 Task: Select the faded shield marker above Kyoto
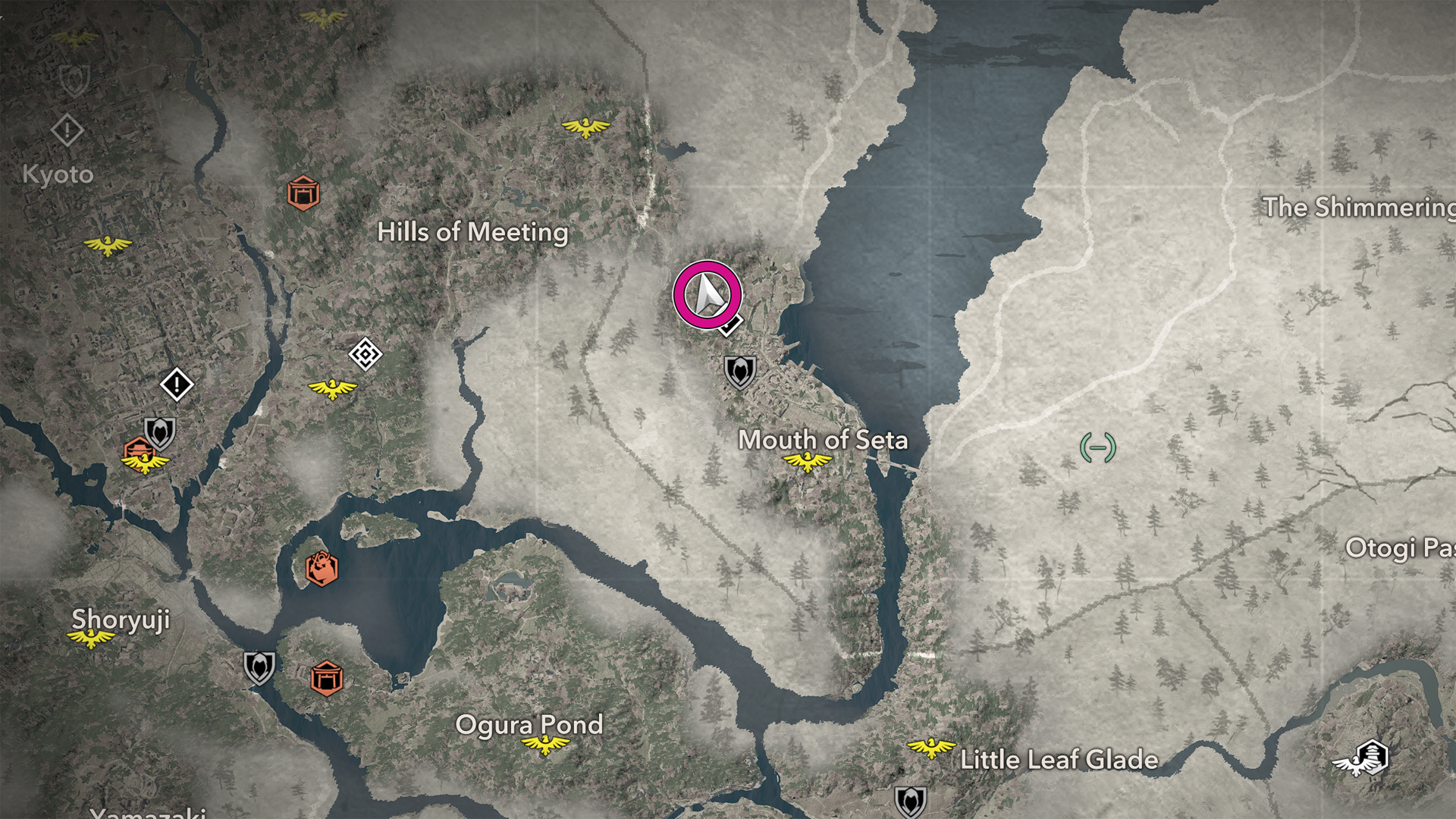click(x=74, y=80)
